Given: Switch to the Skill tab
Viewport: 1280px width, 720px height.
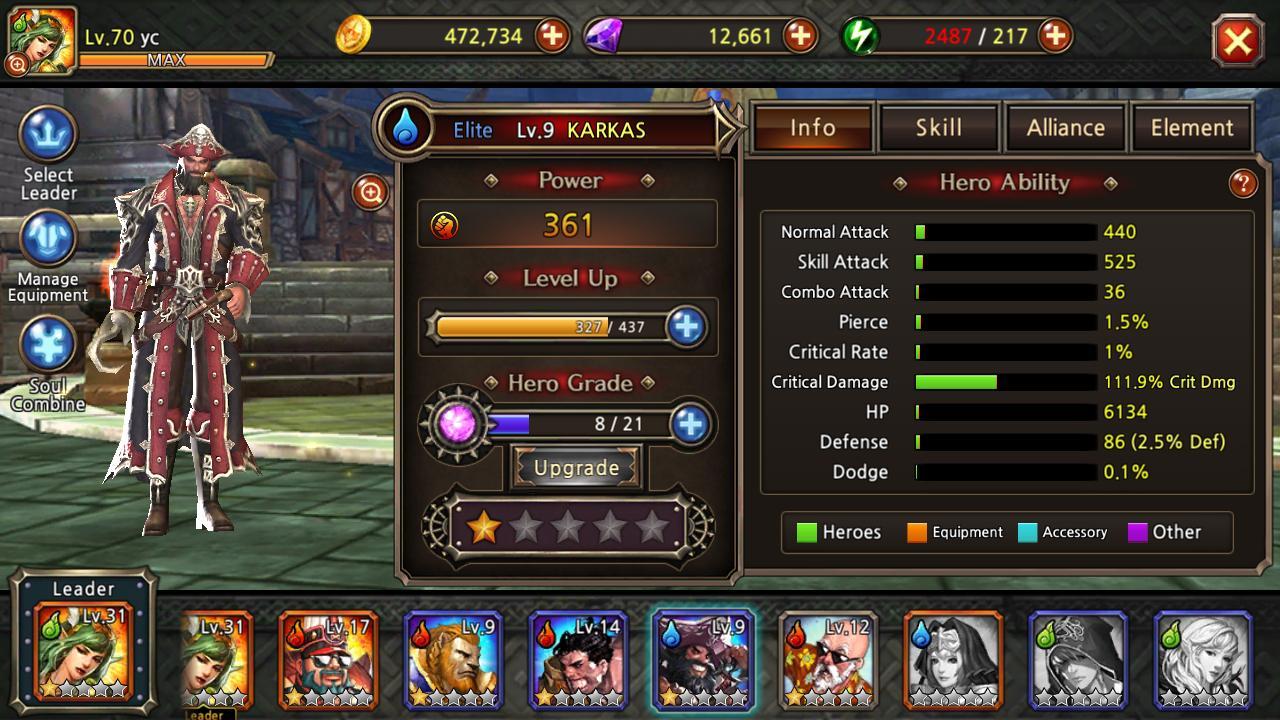Looking at the screenshot, I should click(938, 127).
